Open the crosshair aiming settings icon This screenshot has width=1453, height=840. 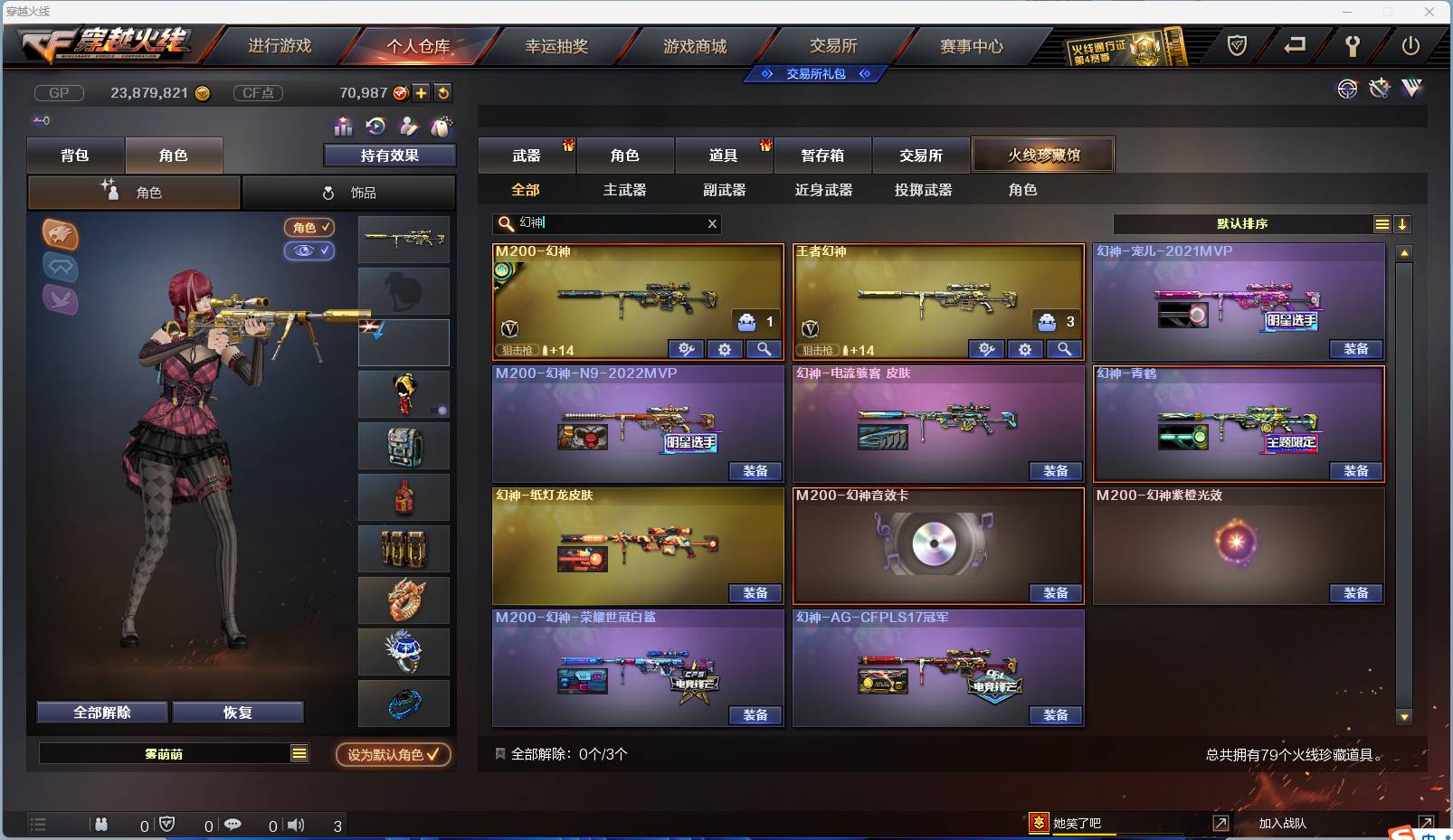click(x=1348, y=89)
